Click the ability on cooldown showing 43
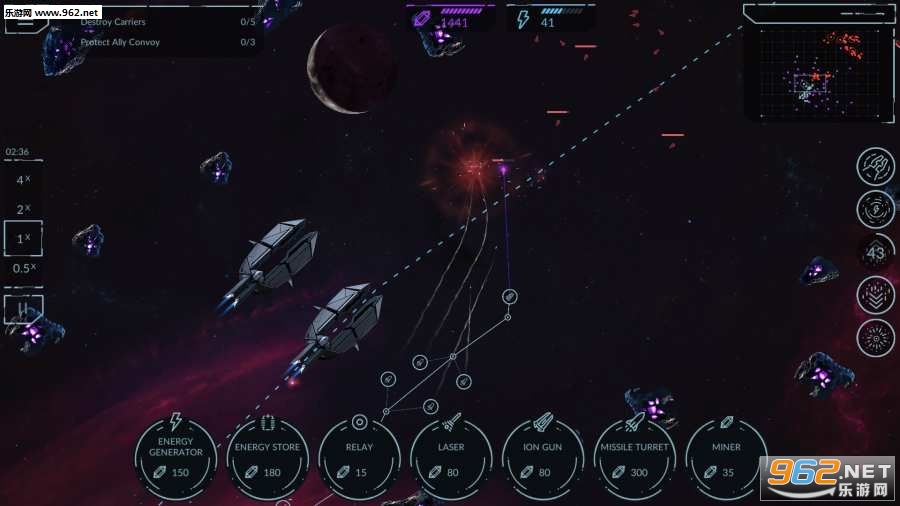Screen dimensions: 900x506 pos(876,252)
